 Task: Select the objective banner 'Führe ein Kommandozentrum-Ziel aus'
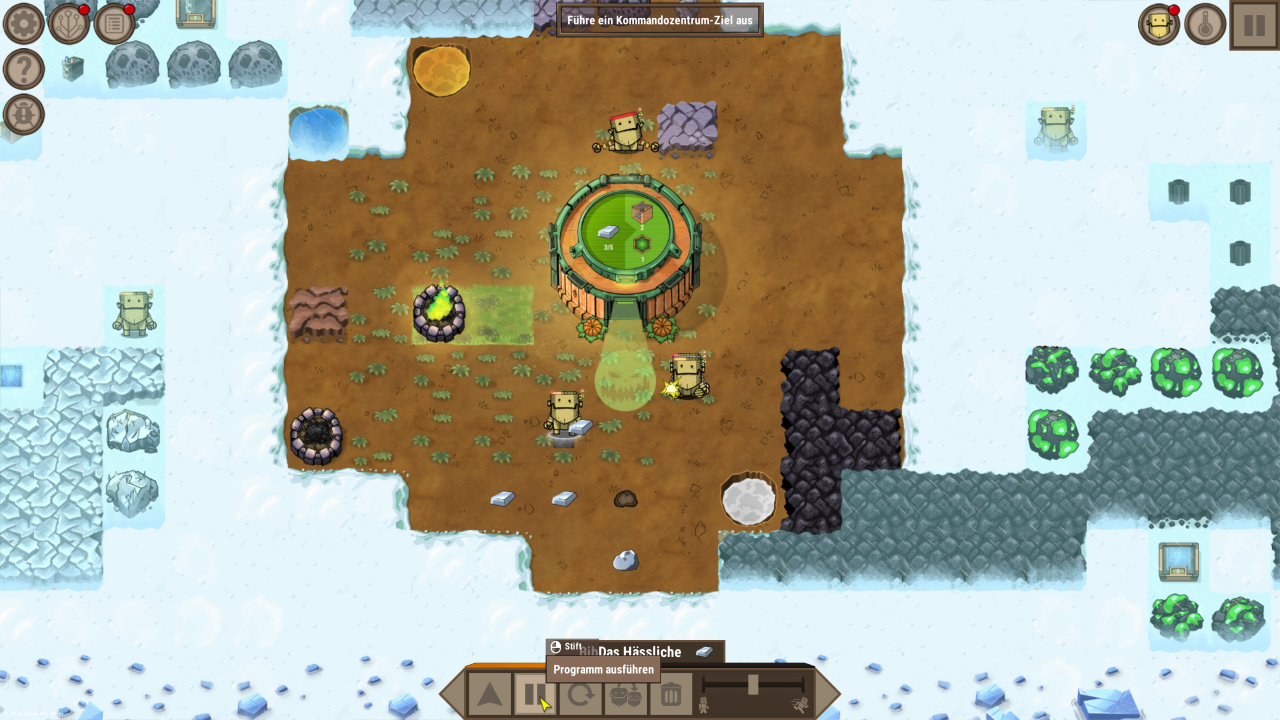pyautogui.click(x=659, y=19)
